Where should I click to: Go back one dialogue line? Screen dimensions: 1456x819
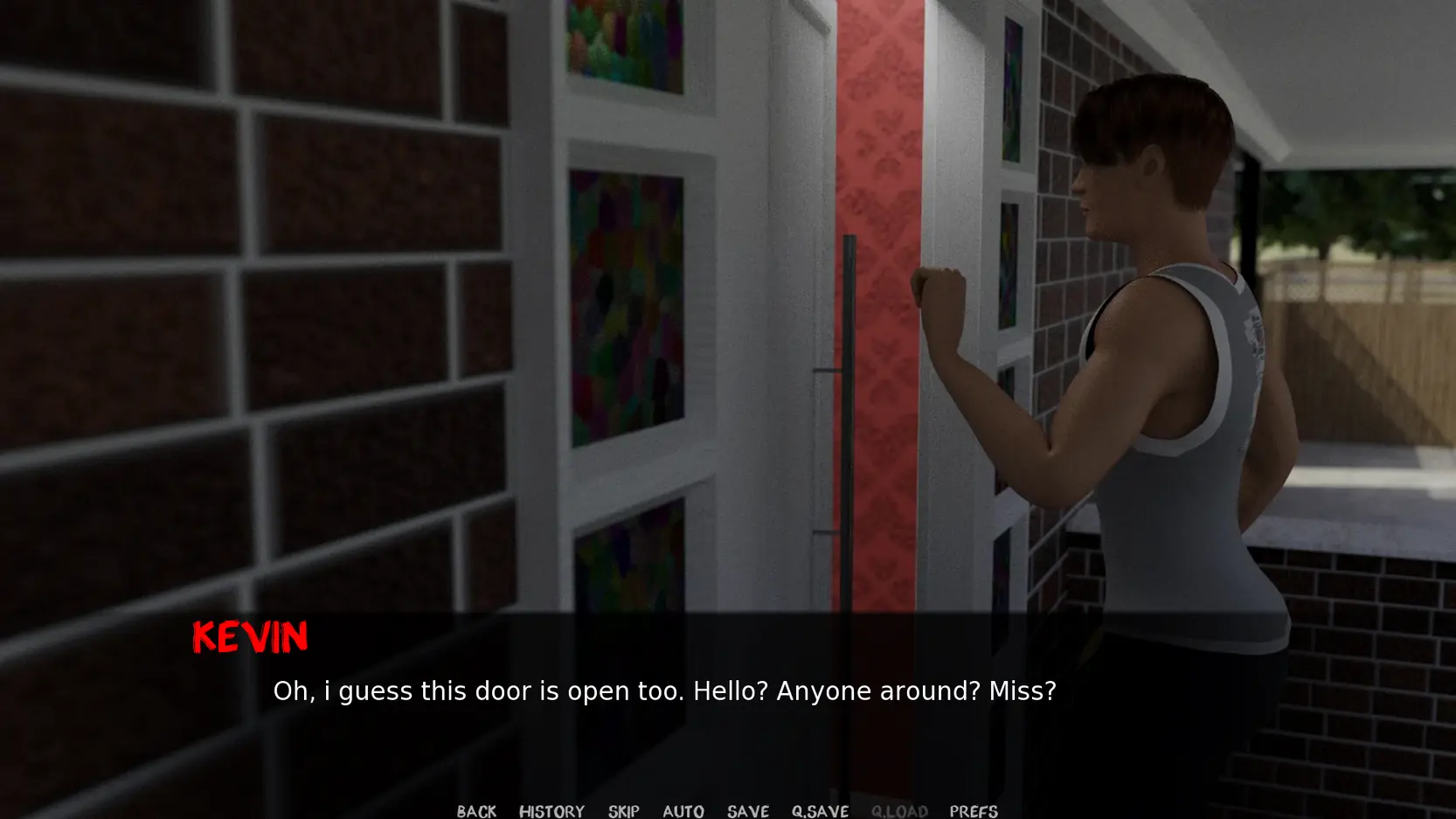tap(476, 811)
